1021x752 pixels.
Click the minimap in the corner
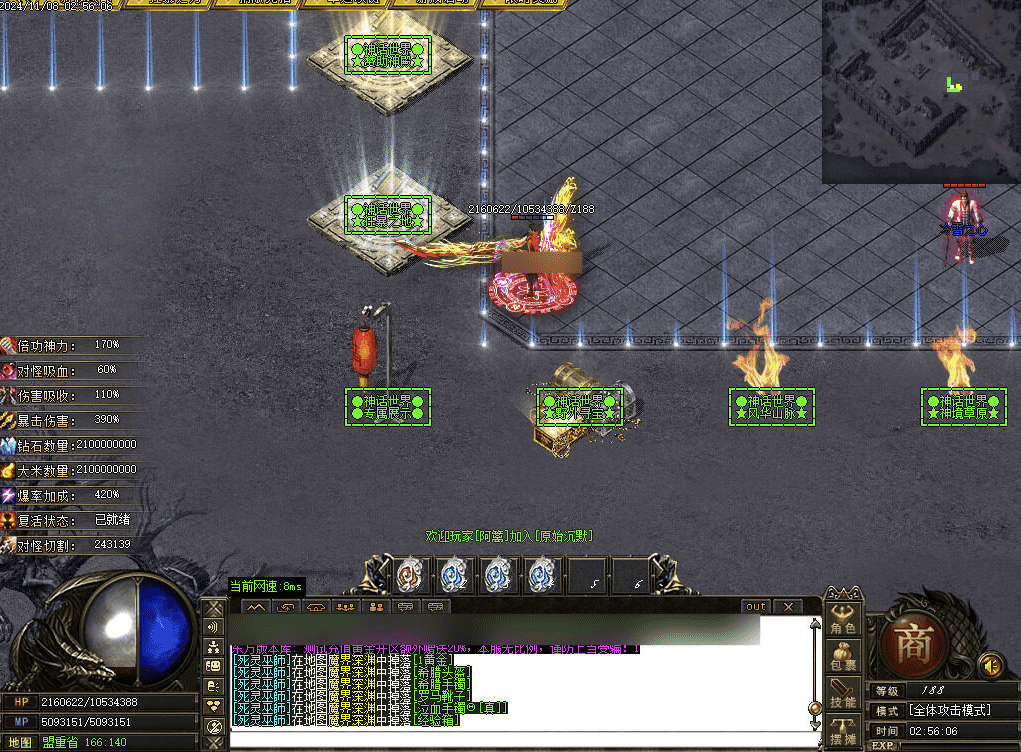920,92
